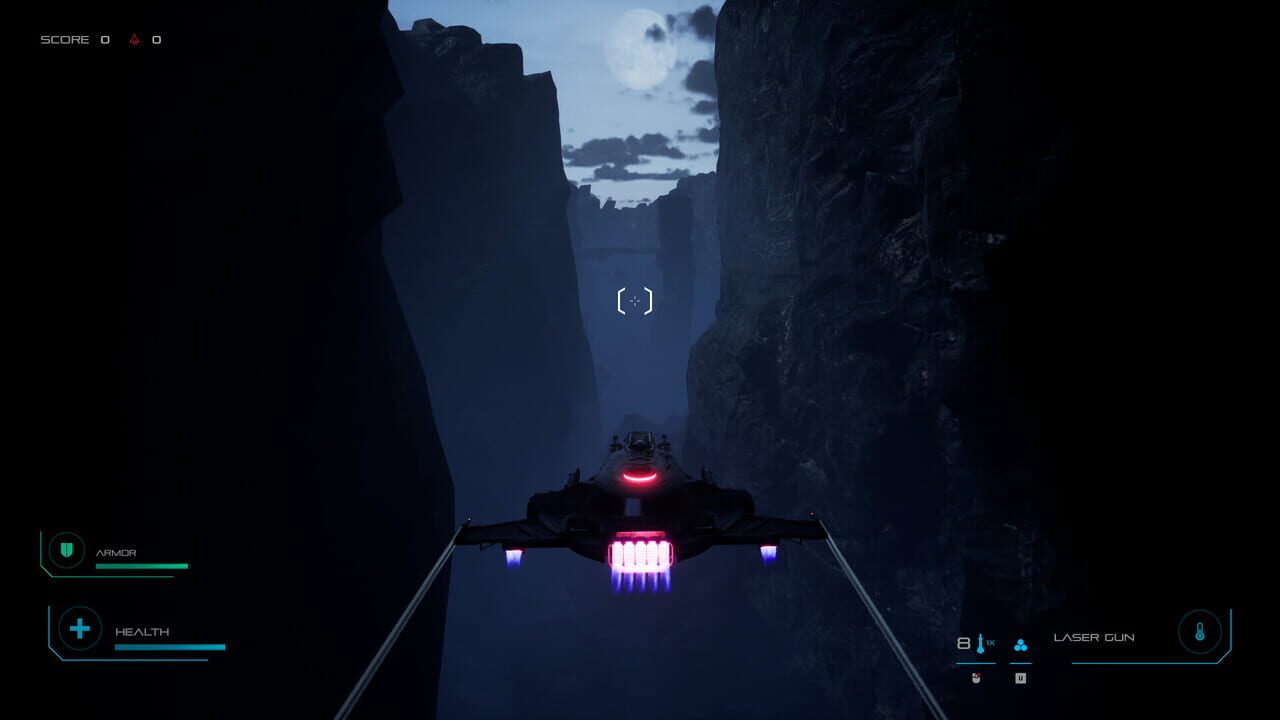Toggle the targeting reticle in the canyon
This screenshot has width=1280, height=720.
coord(636,299)
